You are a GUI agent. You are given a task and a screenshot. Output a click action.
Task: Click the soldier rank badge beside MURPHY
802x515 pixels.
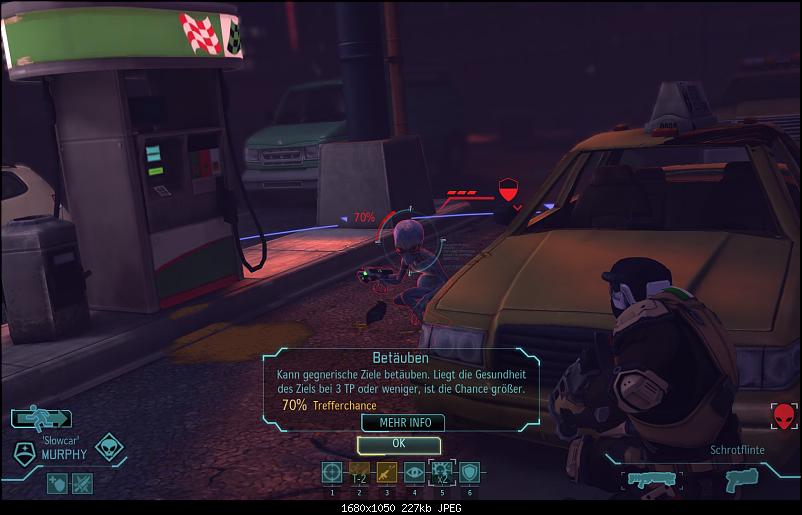(25, 452)
